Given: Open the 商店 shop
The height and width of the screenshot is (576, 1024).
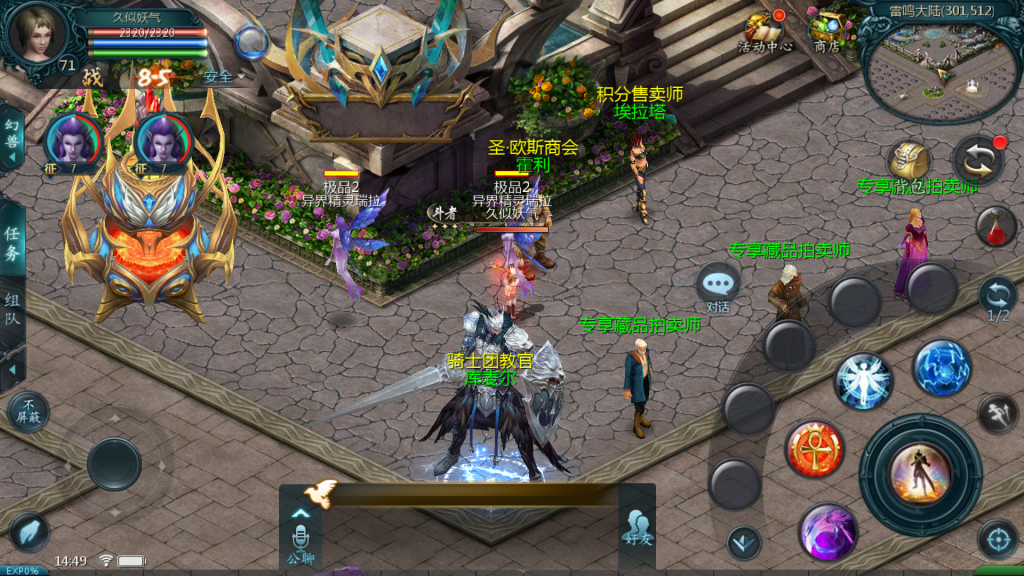Looking at the screenshot, I should pyautogui.click(x=826, y=29).
